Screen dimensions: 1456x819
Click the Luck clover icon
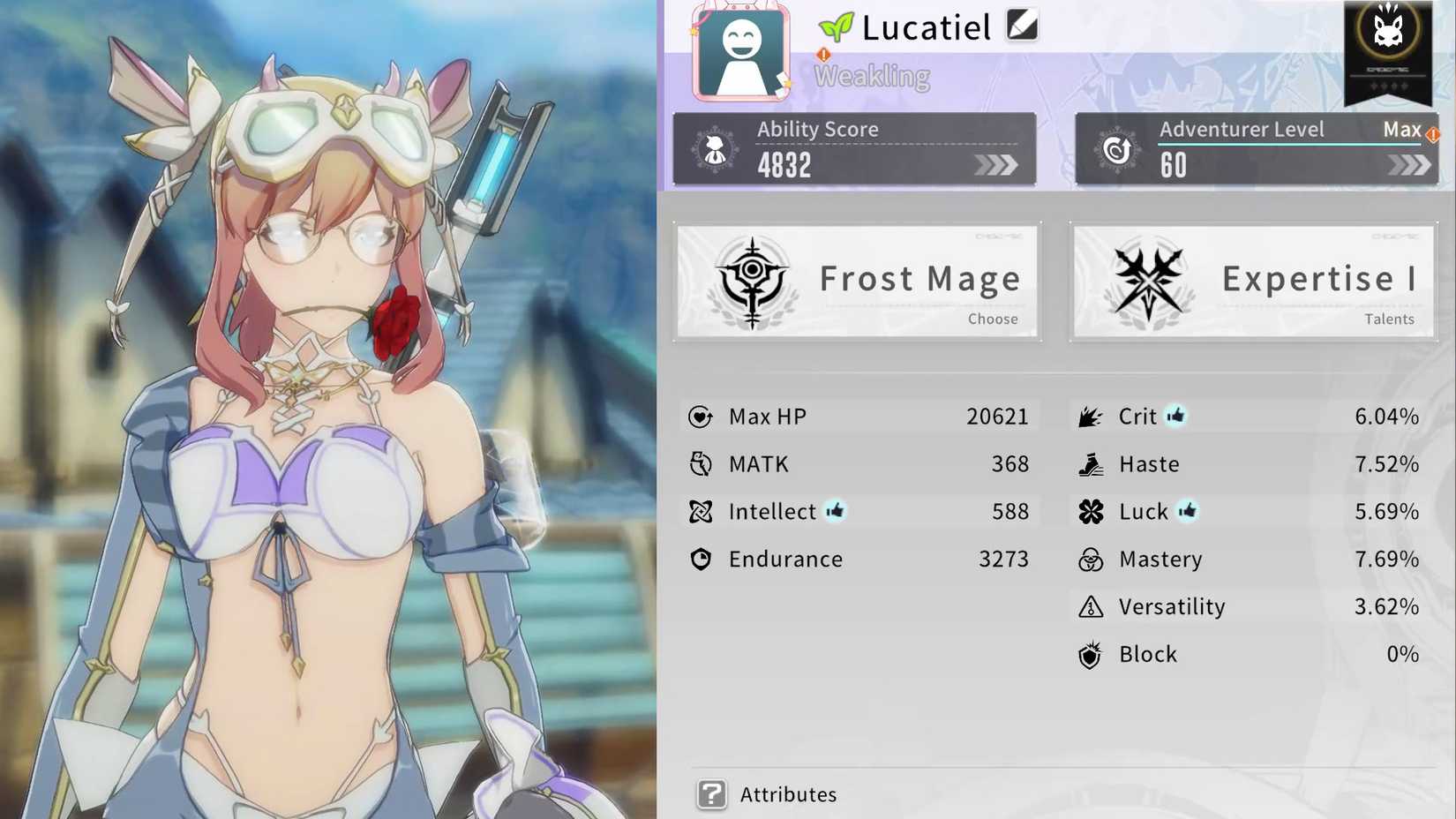[x=1092, y=511]
